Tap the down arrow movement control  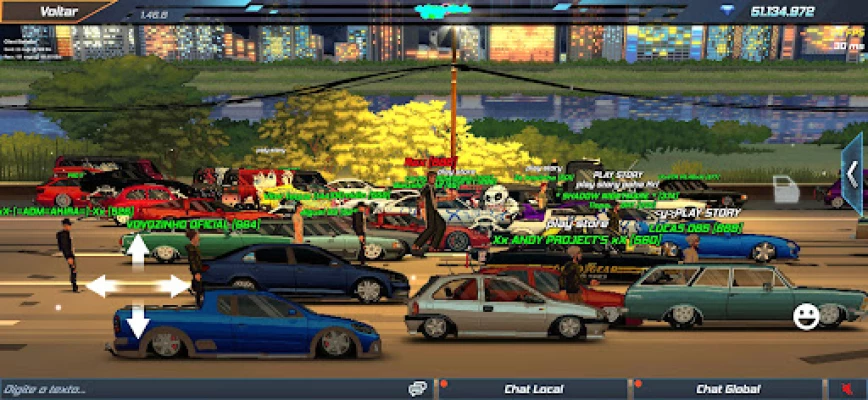coord(138,322)
